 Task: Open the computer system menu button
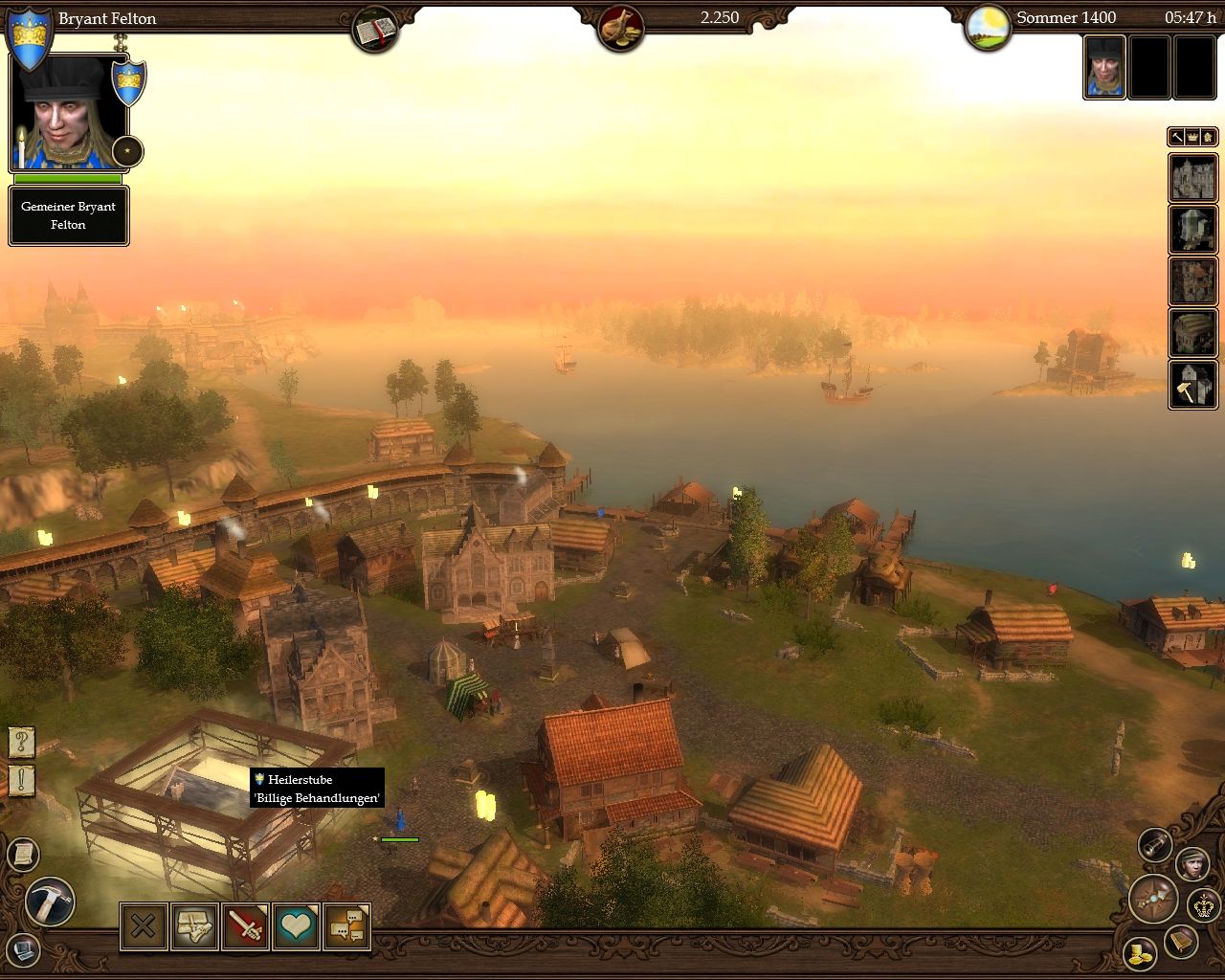click(x=23, y=951)
